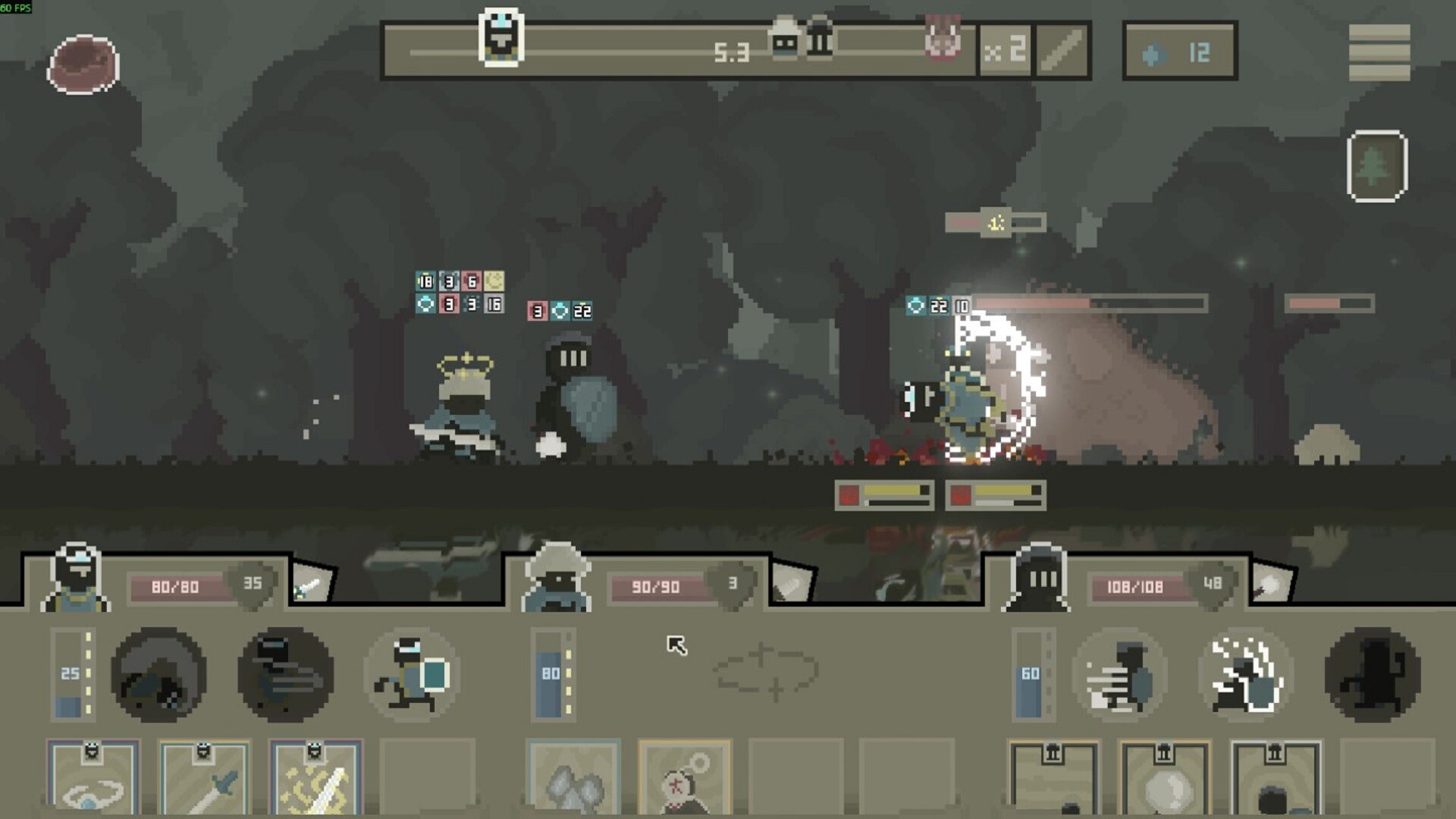The image size is (1456, 819).
Task: Select the blue sword skill card
Action: tap(203, 781)
